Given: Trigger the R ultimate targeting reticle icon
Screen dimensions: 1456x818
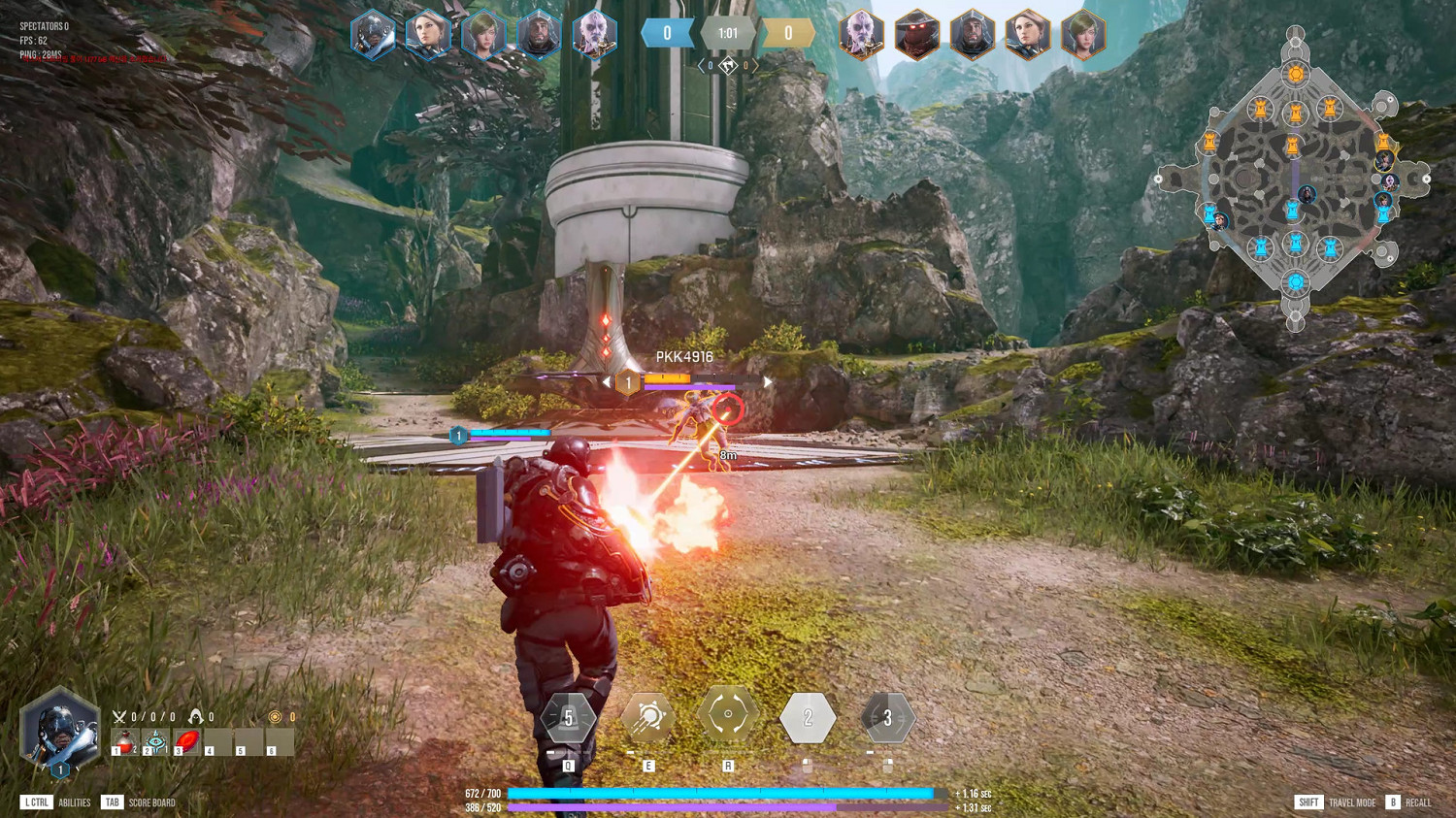Looking at the screenshot, I should tap(729, 716).
